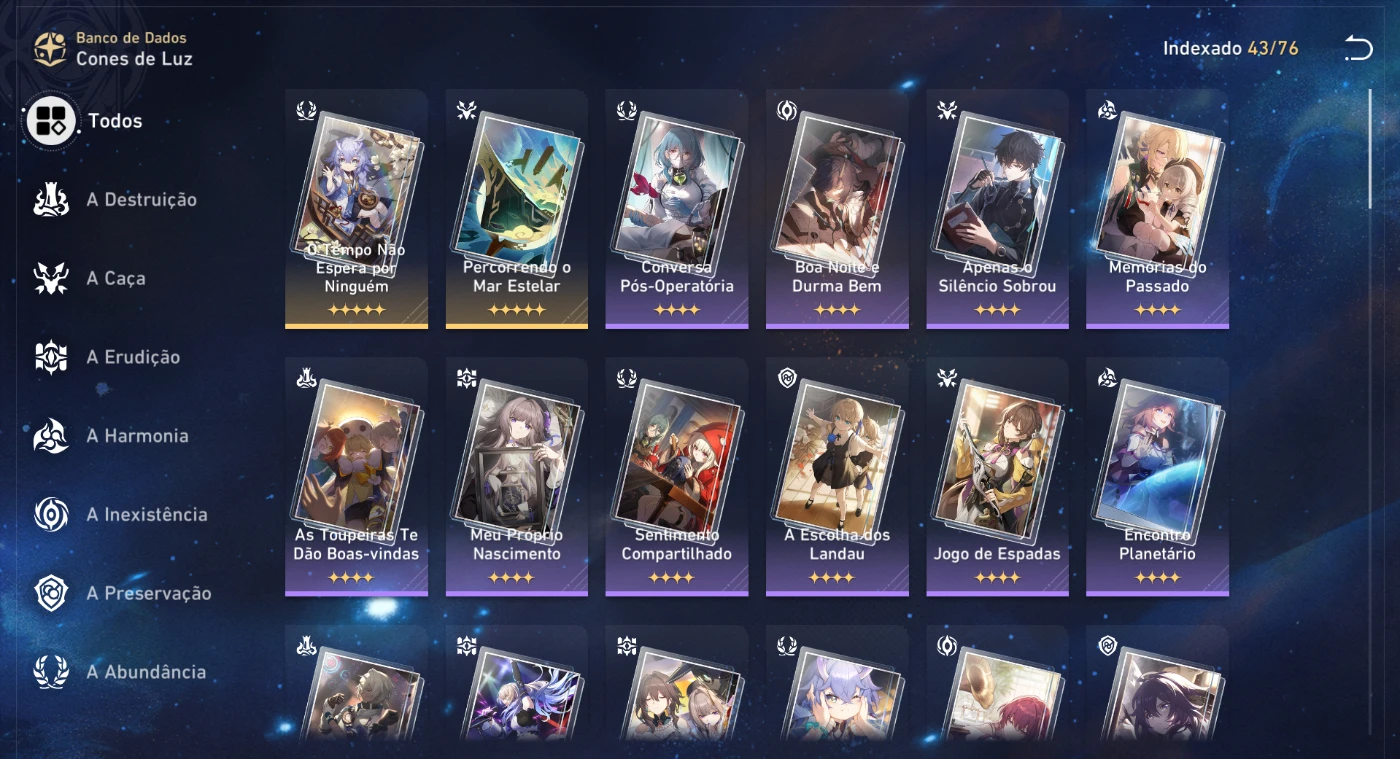Select the A Abundância path filter icon
The width and height of the screenshot is (1400, 759).
[49, 671]
